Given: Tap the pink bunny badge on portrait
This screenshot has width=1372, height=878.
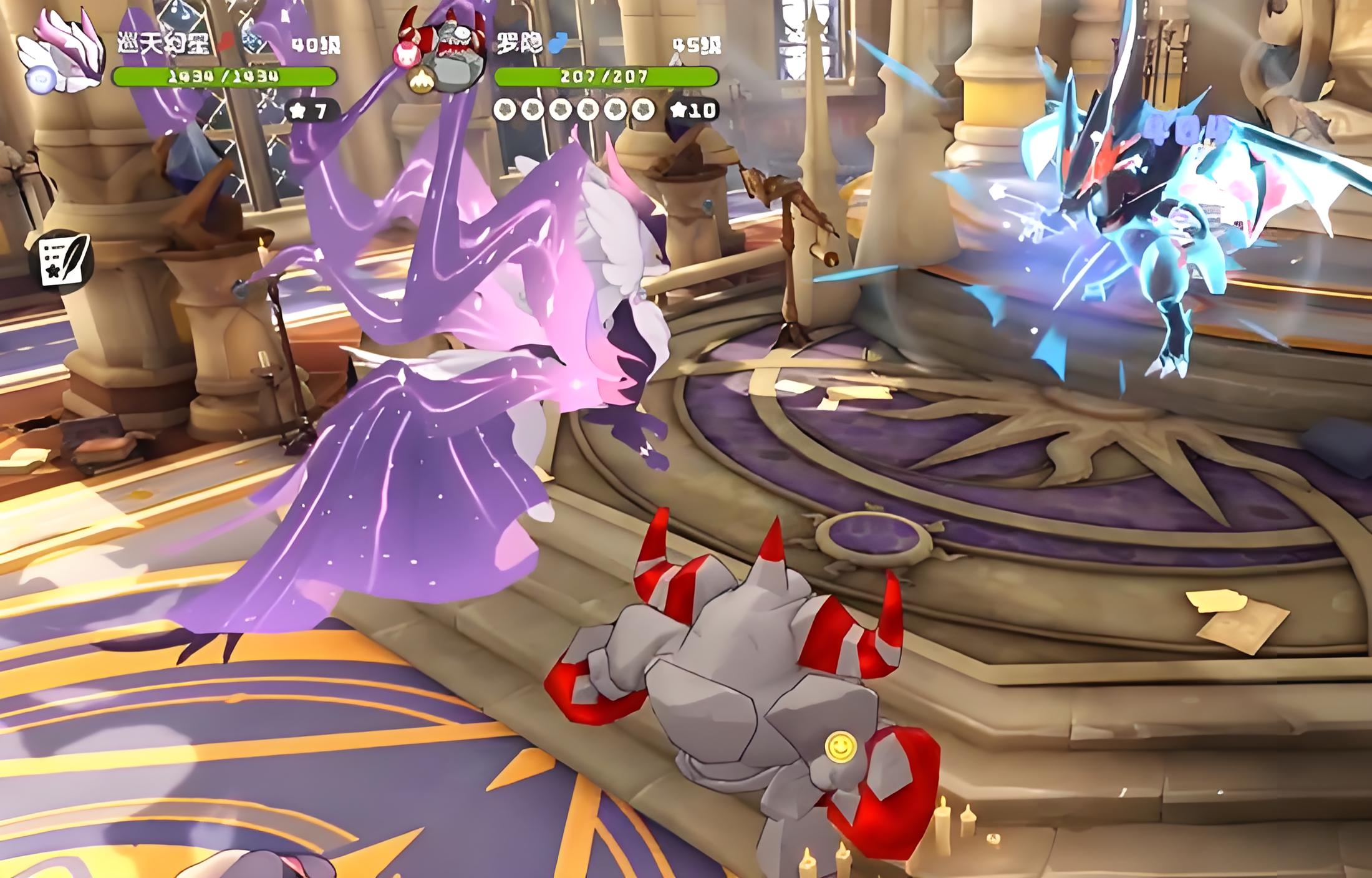Looking at the screenshot, I should pyautogui.click(x=406, y=54).
